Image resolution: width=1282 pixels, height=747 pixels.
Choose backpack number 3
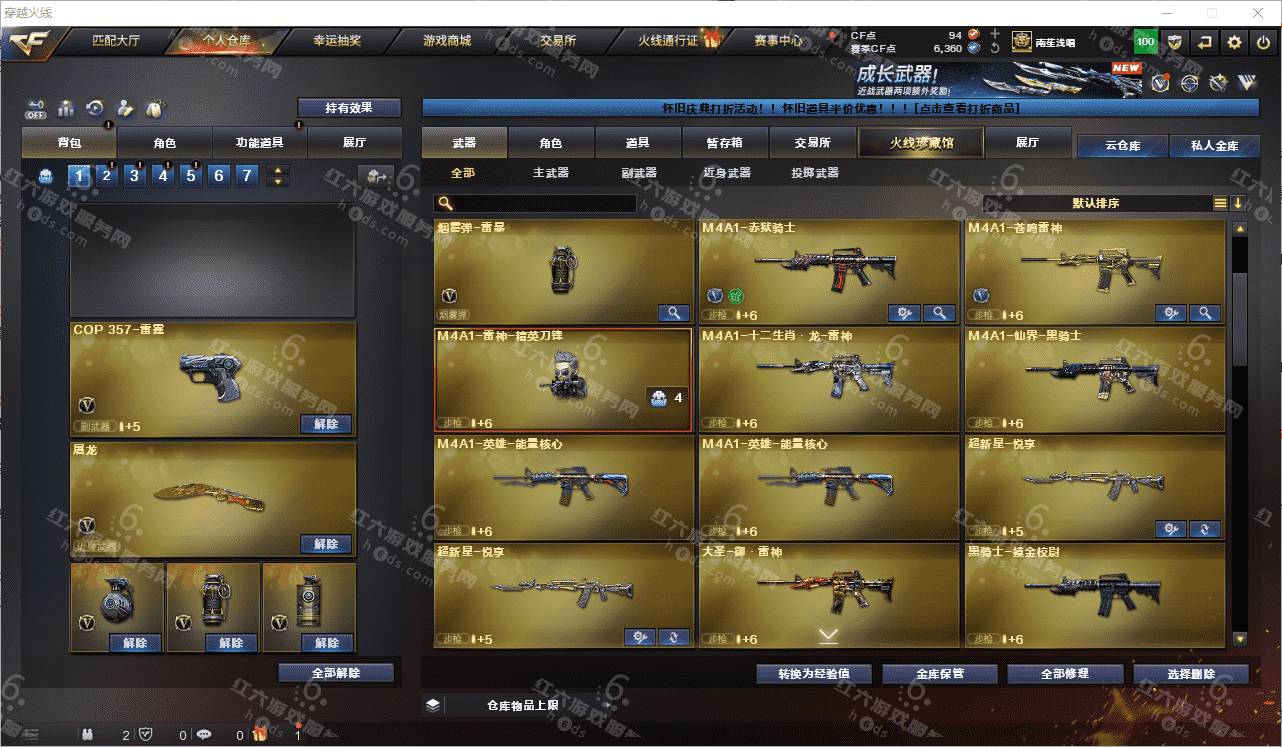click(135, 176)
